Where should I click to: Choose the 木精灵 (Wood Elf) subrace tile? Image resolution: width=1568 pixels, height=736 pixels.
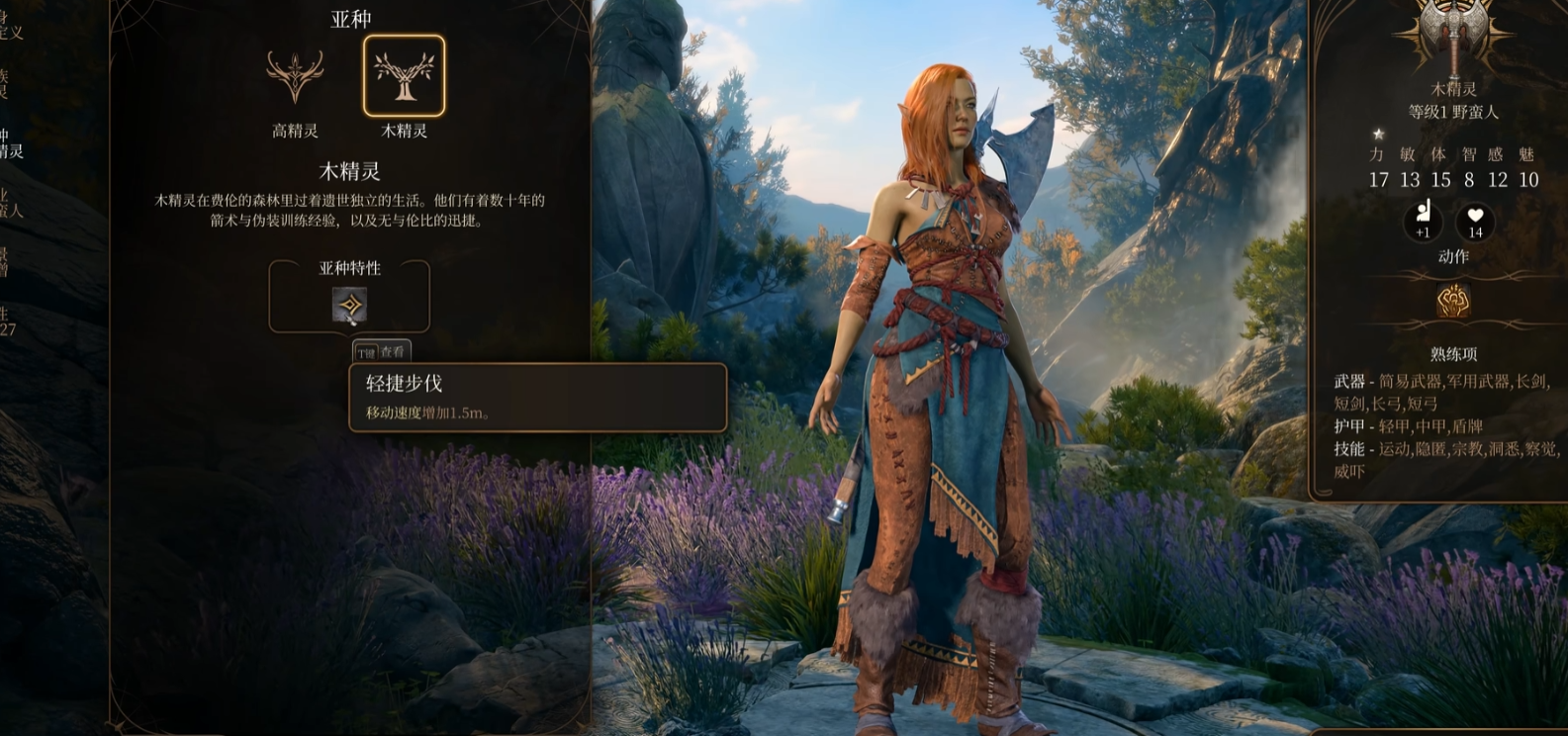(404, 77)
